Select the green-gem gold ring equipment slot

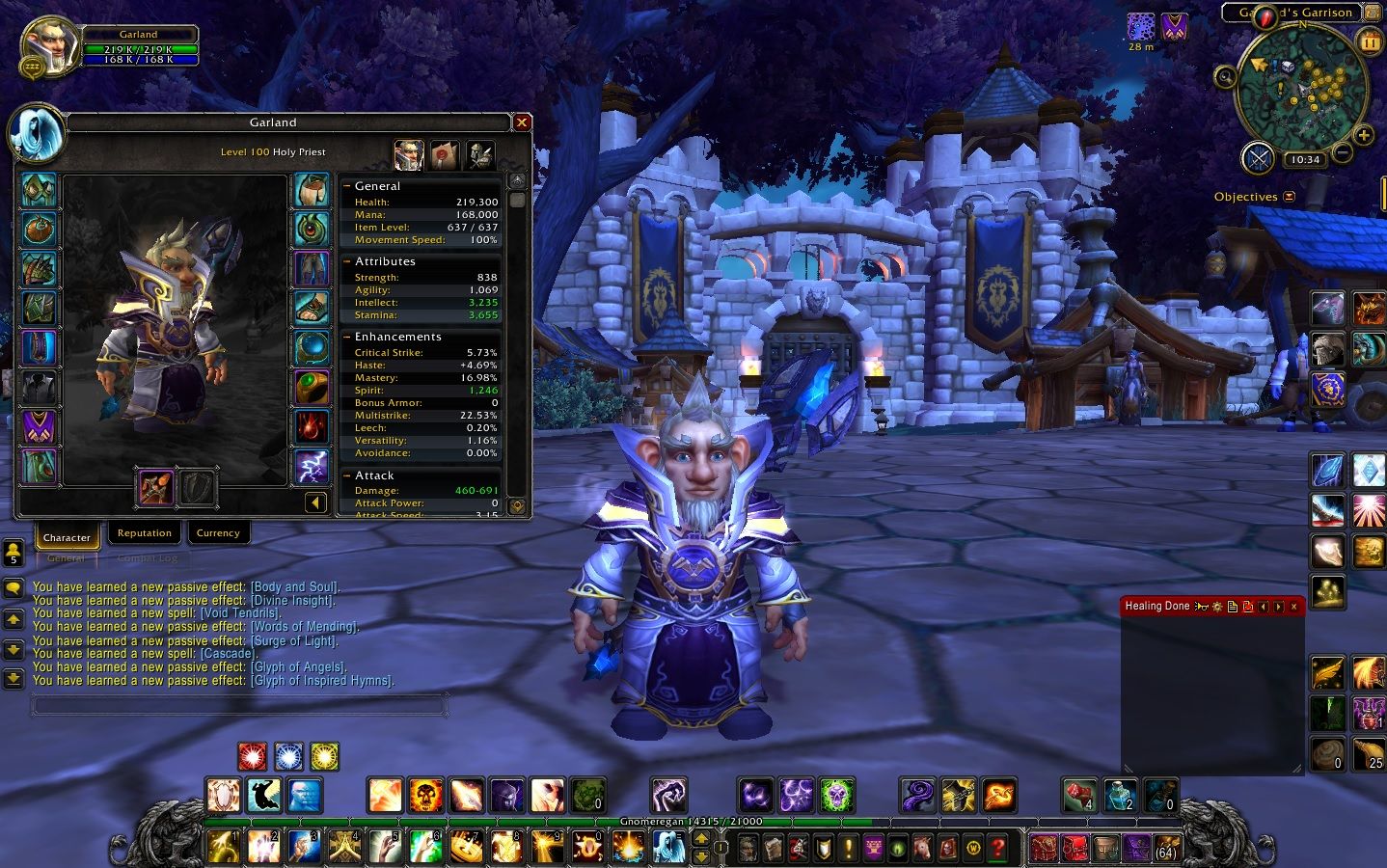click(x=311, y=387)
